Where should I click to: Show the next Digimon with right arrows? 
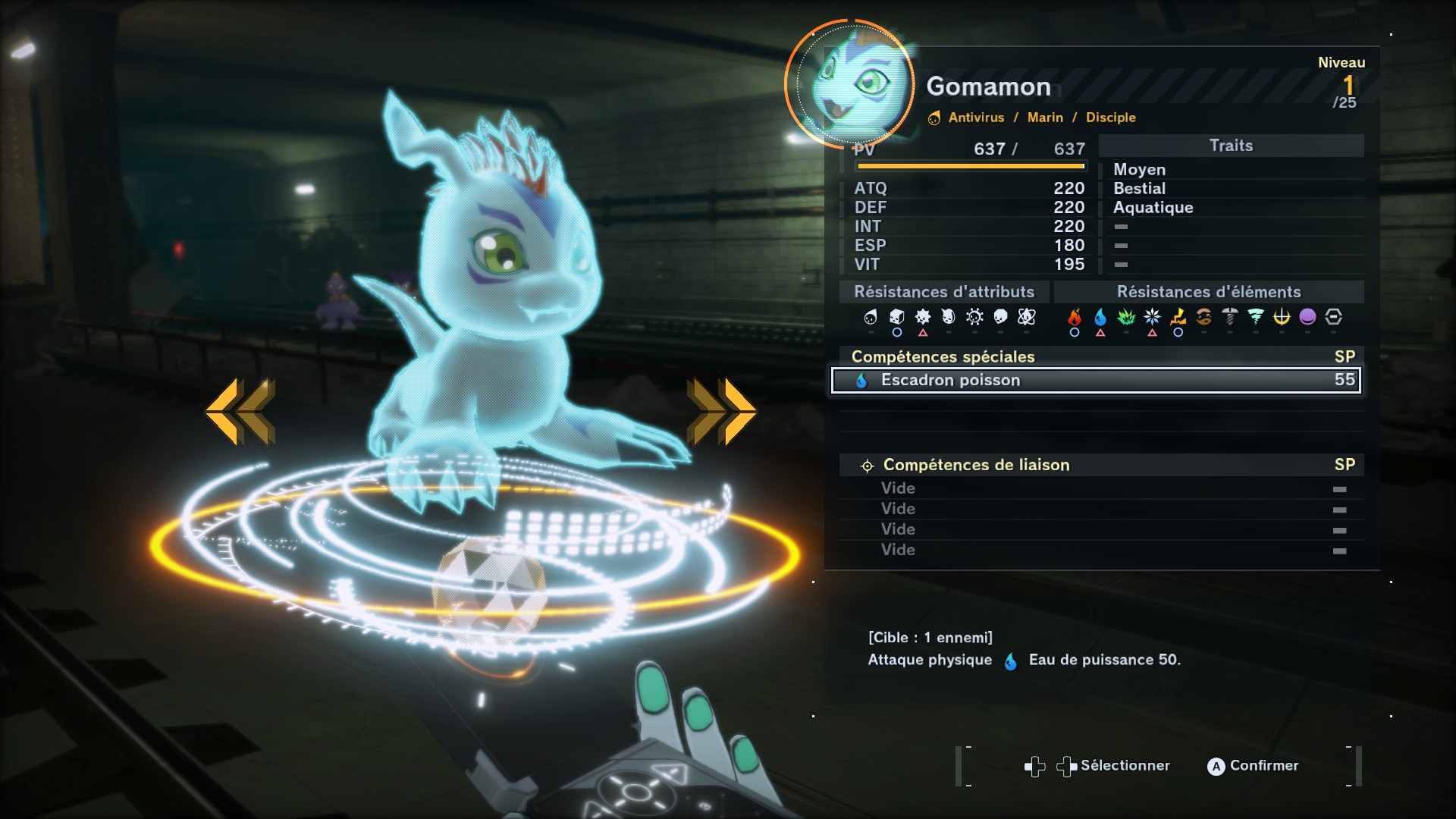721,410
